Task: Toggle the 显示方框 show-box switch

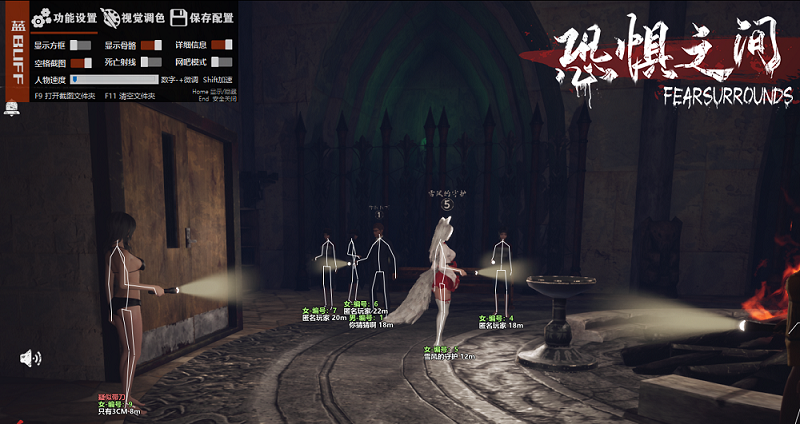Action: pos(80,45)
